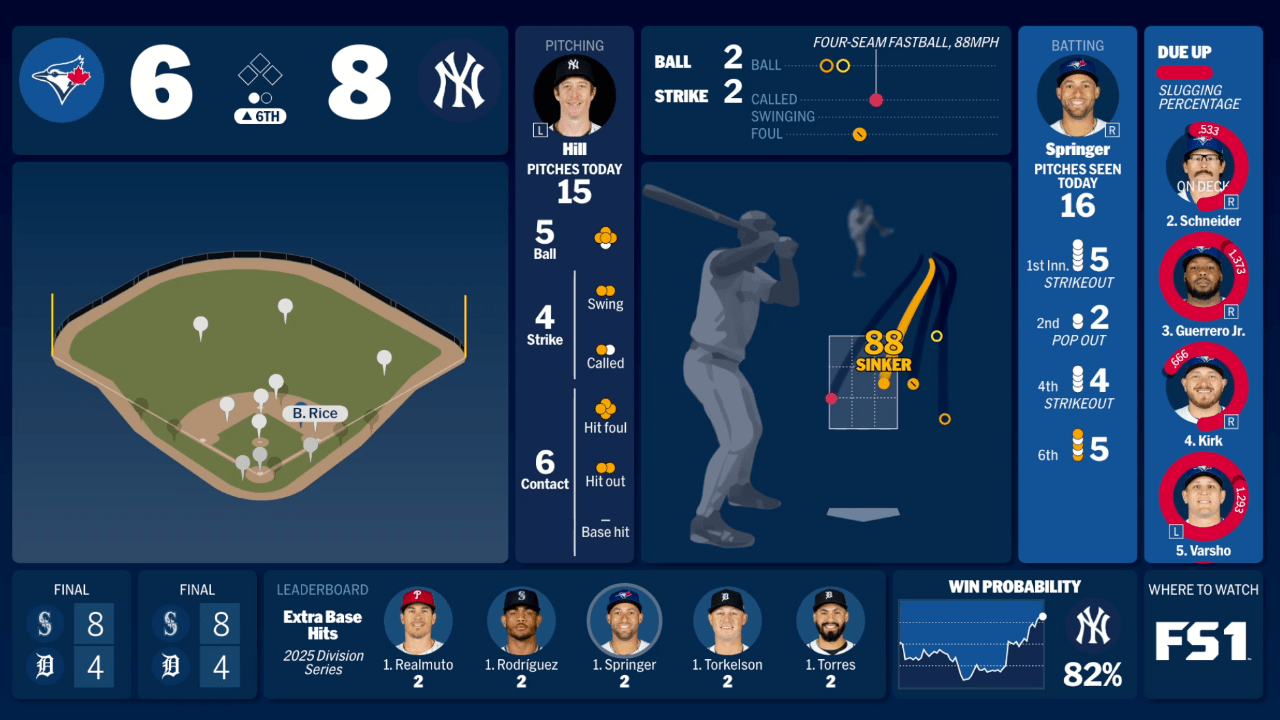The height and width of the screenshot is (720, 1280).
Task: Show Torres's leaderboard entry
Action: 830,621
